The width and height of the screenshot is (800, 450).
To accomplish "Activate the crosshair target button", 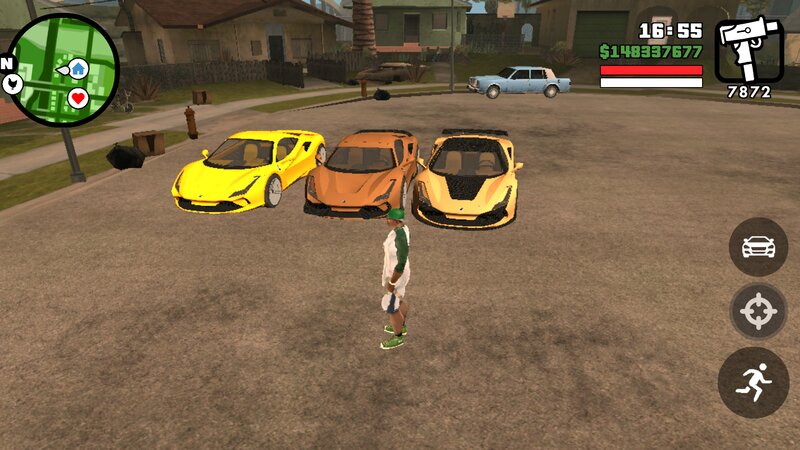I will point(758,314).
